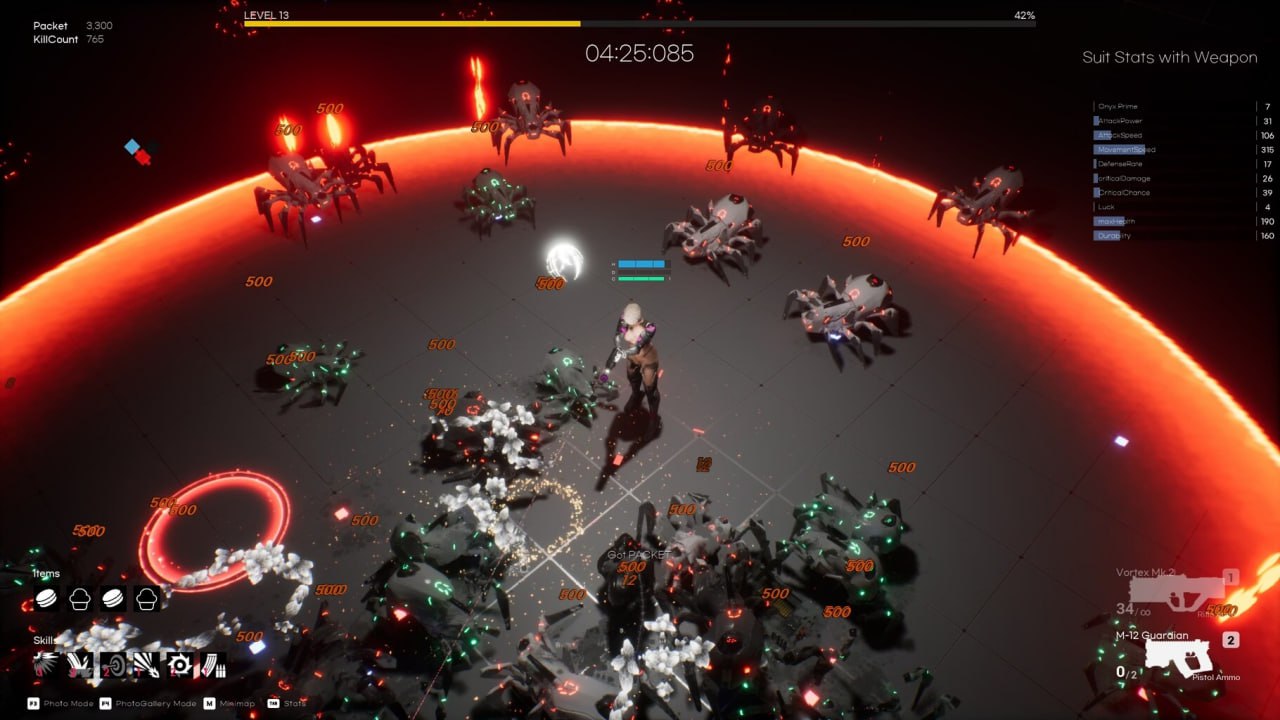Select the first burger item icon
Viewport: 1280px width, 720px height.
tap(46, 600)
